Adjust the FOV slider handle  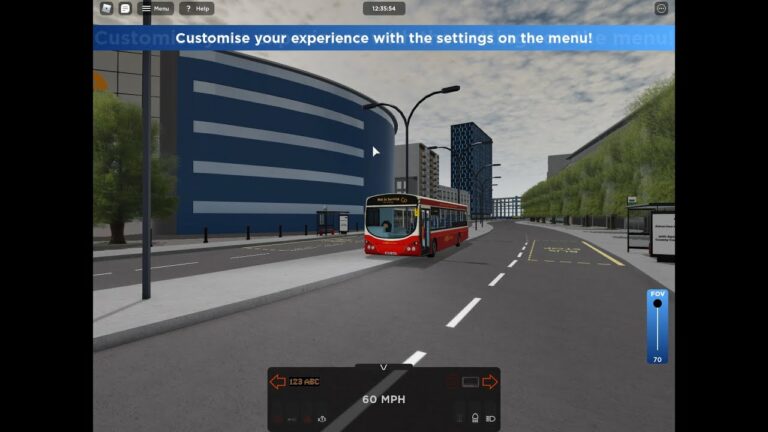click(x=657, y=304)
